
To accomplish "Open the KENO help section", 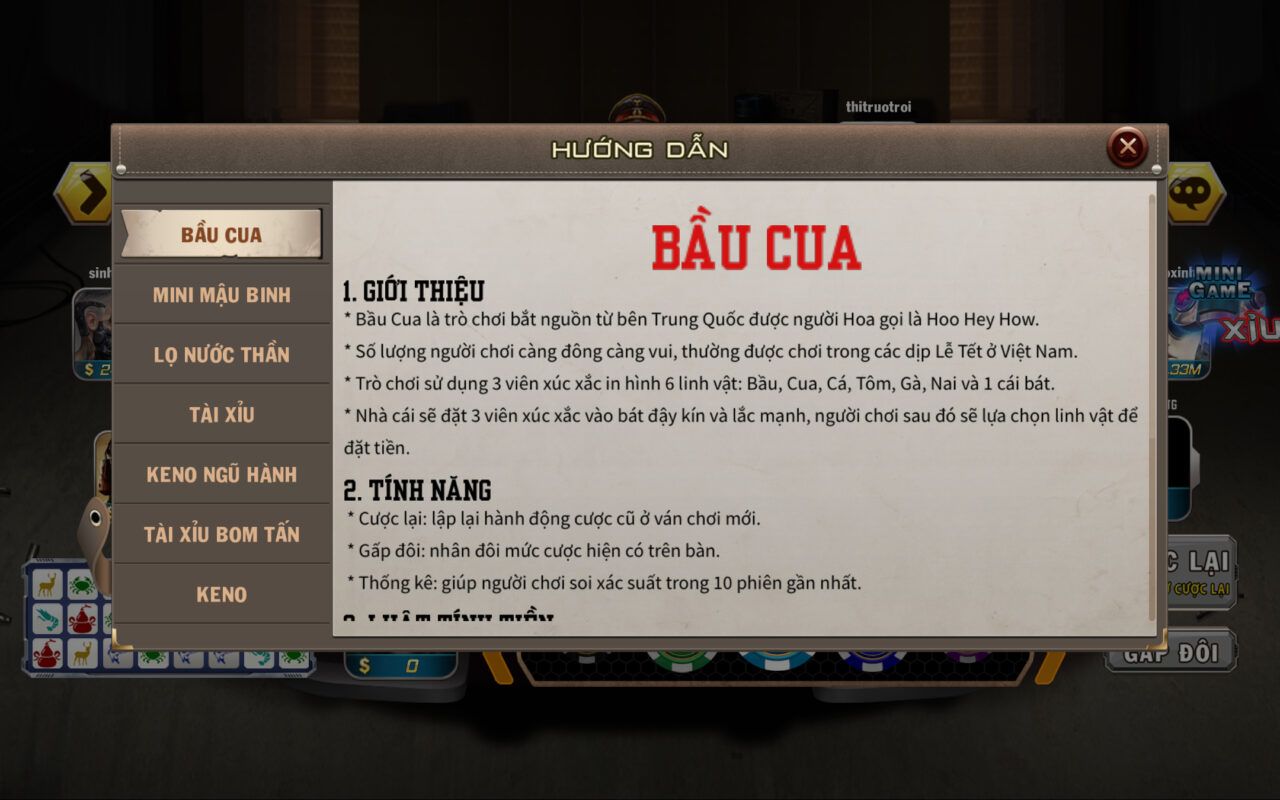I will click(x=221, y=594).
